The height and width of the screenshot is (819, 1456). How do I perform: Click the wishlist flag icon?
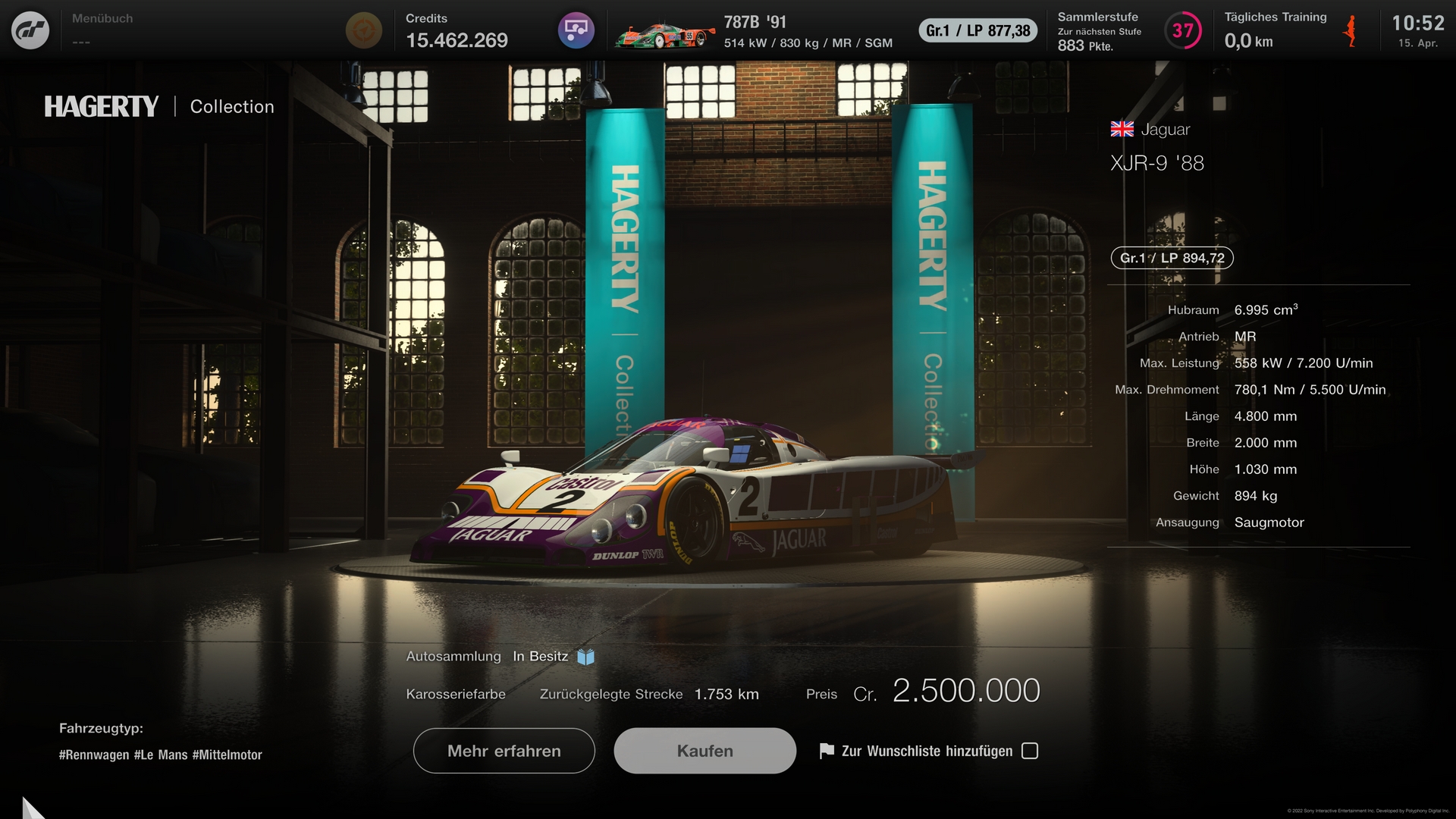coord(825,751)
